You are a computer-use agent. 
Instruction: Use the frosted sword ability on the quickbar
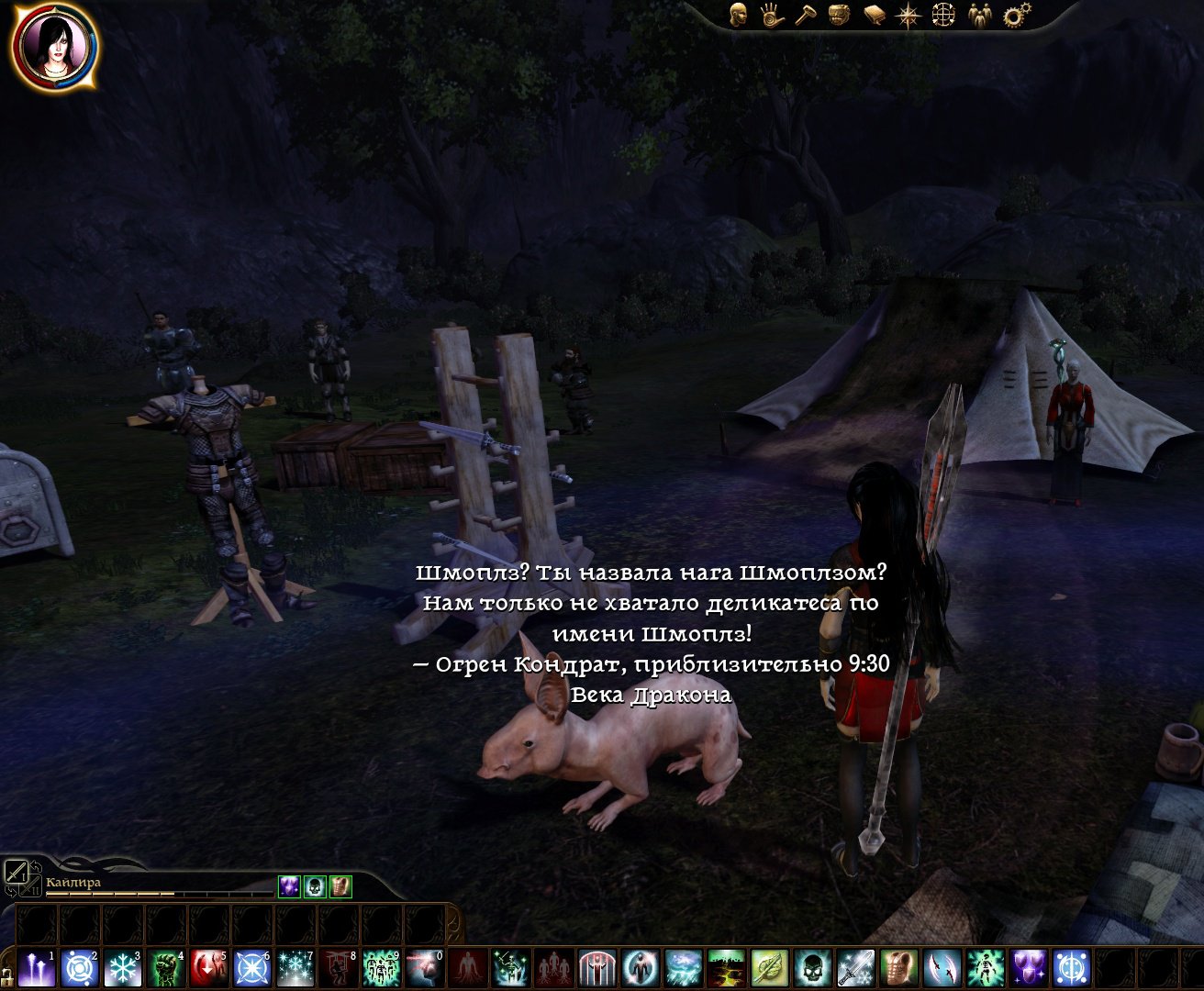[x=855, y=967]
